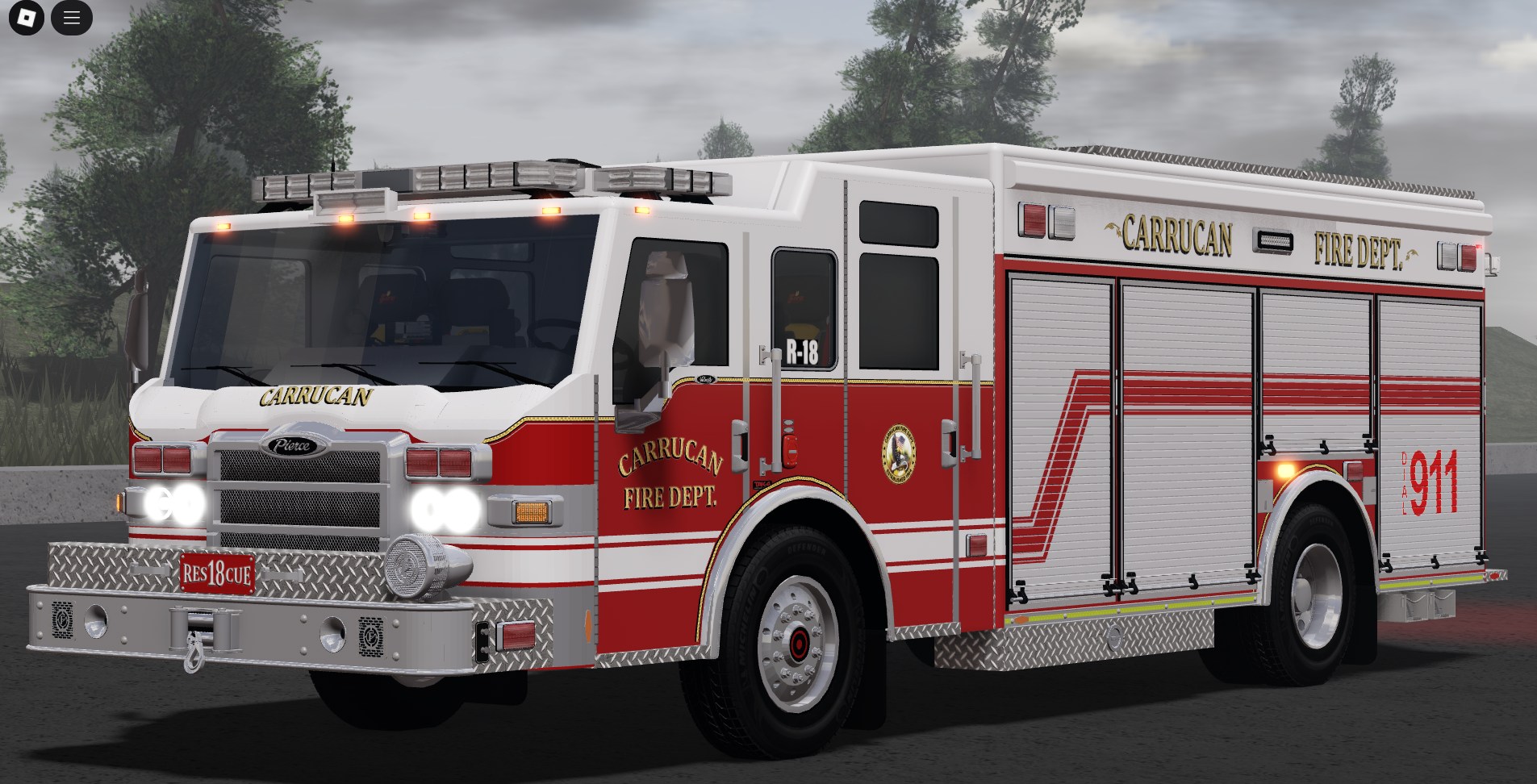This screenshot has width=1537, height=784.
Task: Click the R-18 unit marker
Action: pos(801,350)
